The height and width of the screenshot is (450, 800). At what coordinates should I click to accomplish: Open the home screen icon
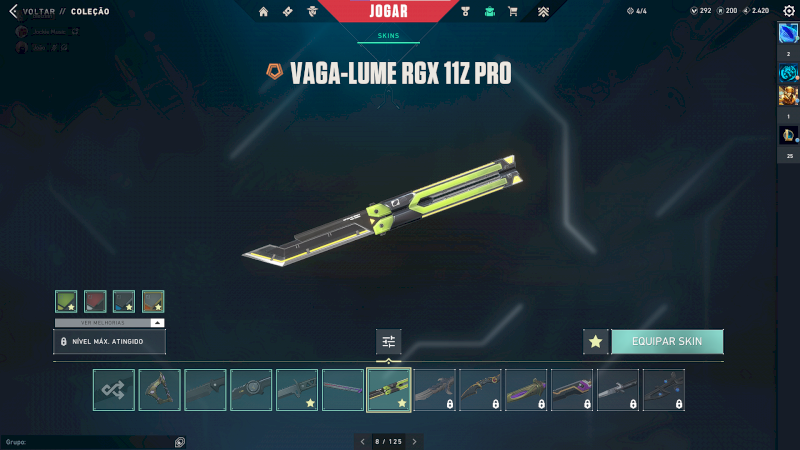click(264, 12)
